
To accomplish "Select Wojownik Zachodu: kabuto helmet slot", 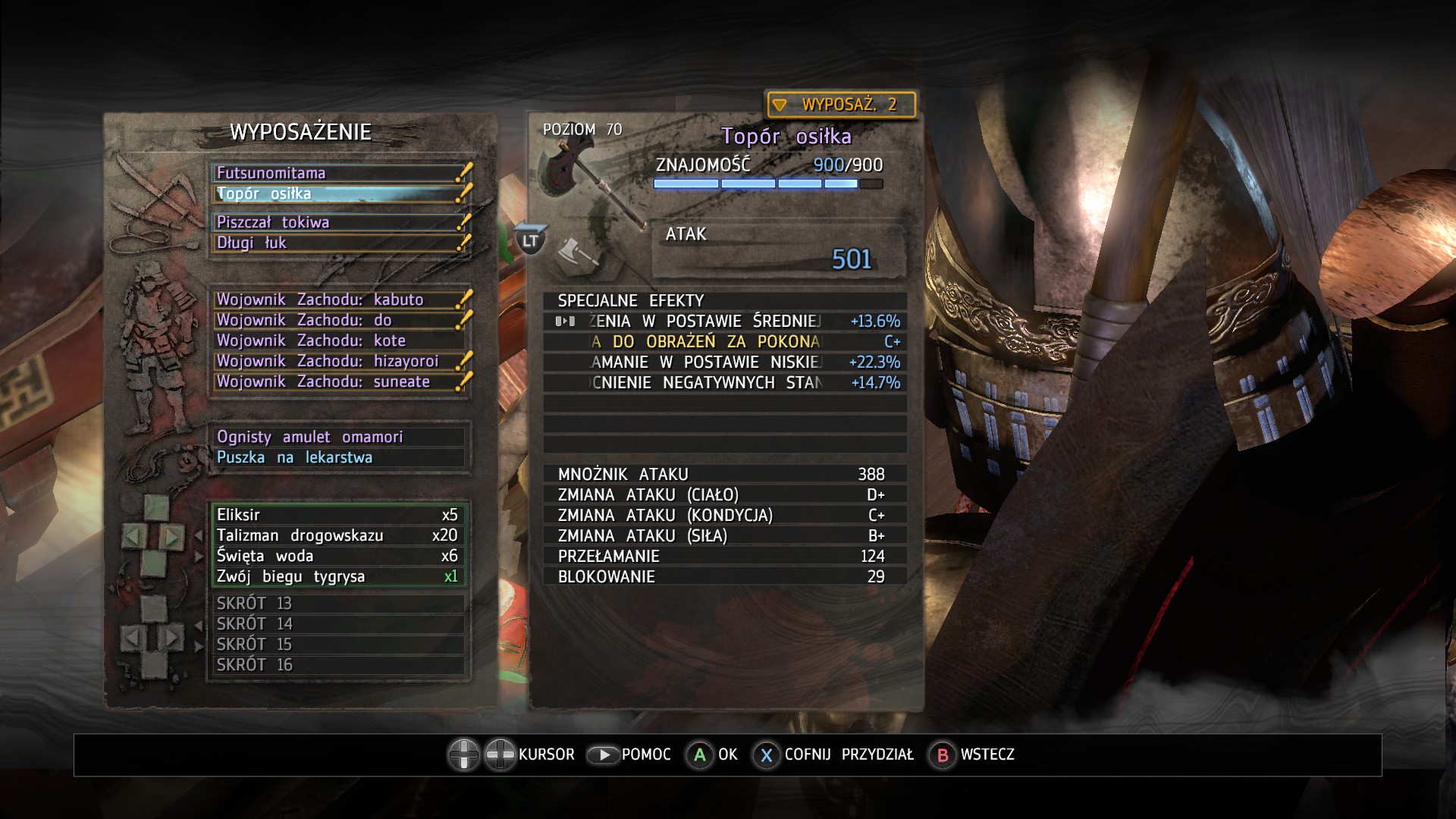I will pos(338,300).
